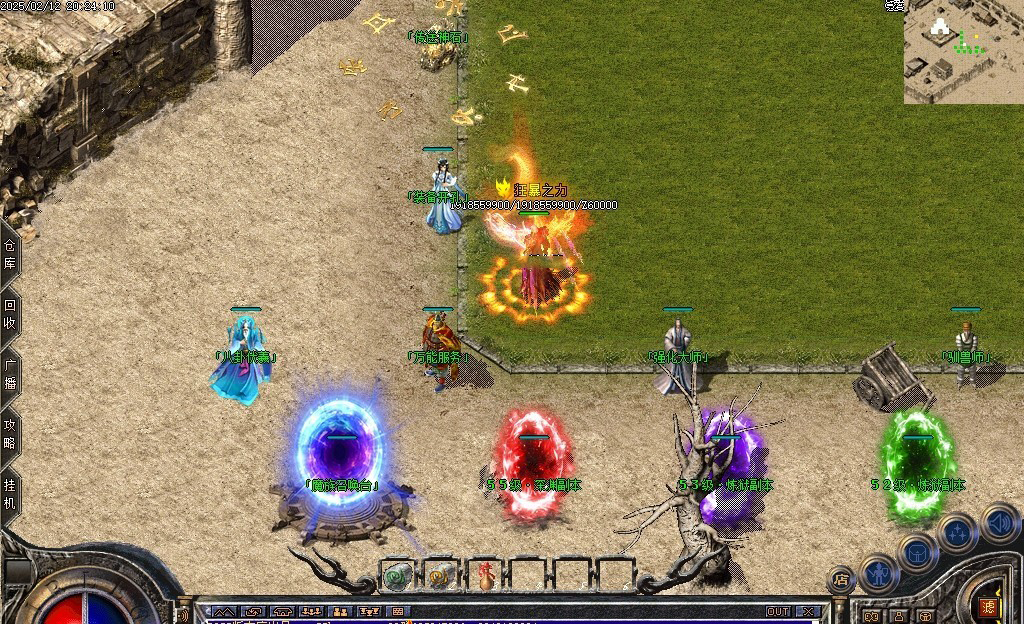This screenshot has height=624, width=1024.
Task: Activate the 挂机 auto-play side tab
Action: click(10, 493)
